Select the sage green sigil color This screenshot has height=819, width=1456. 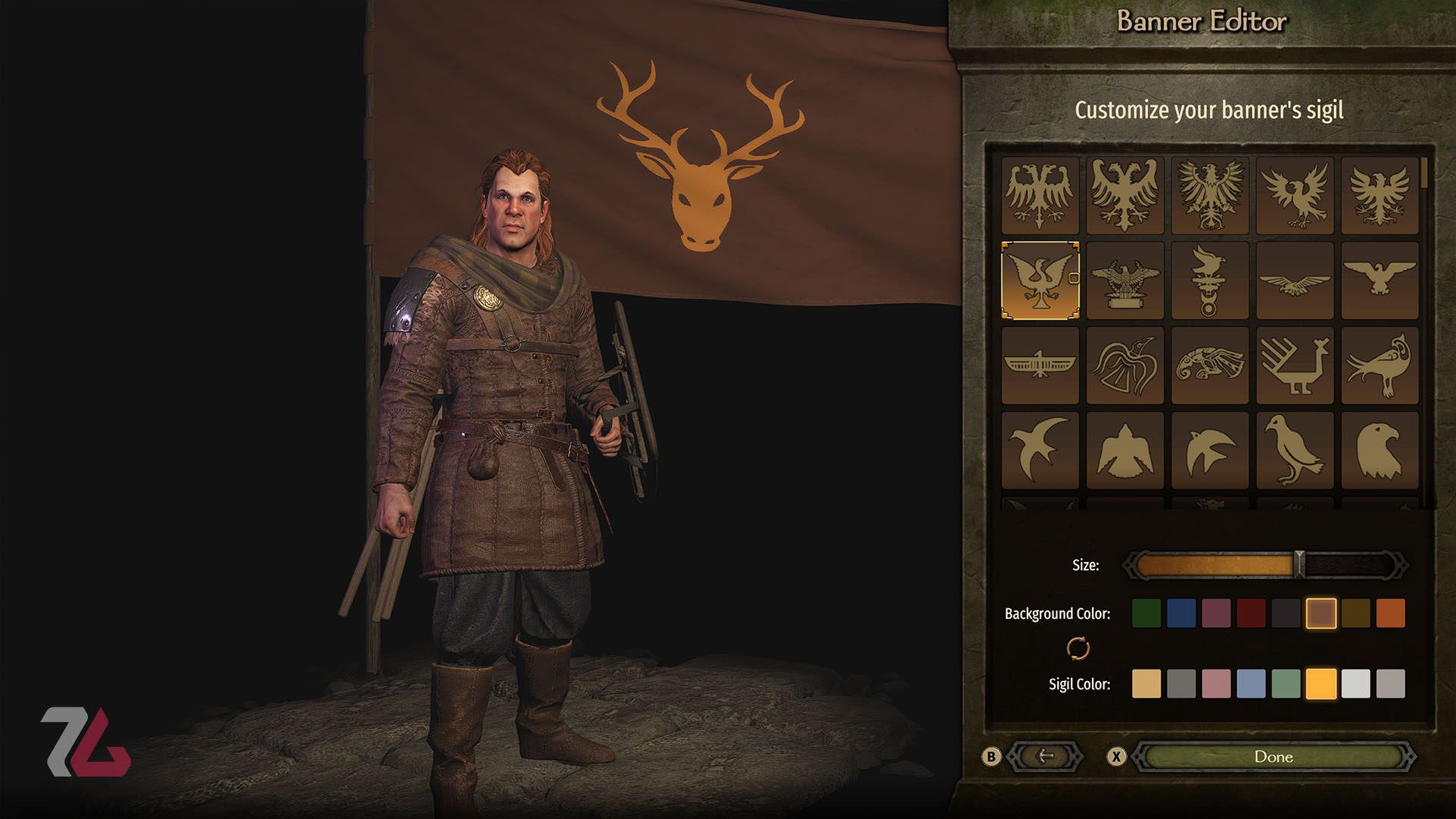click(x=1285, y=683)
